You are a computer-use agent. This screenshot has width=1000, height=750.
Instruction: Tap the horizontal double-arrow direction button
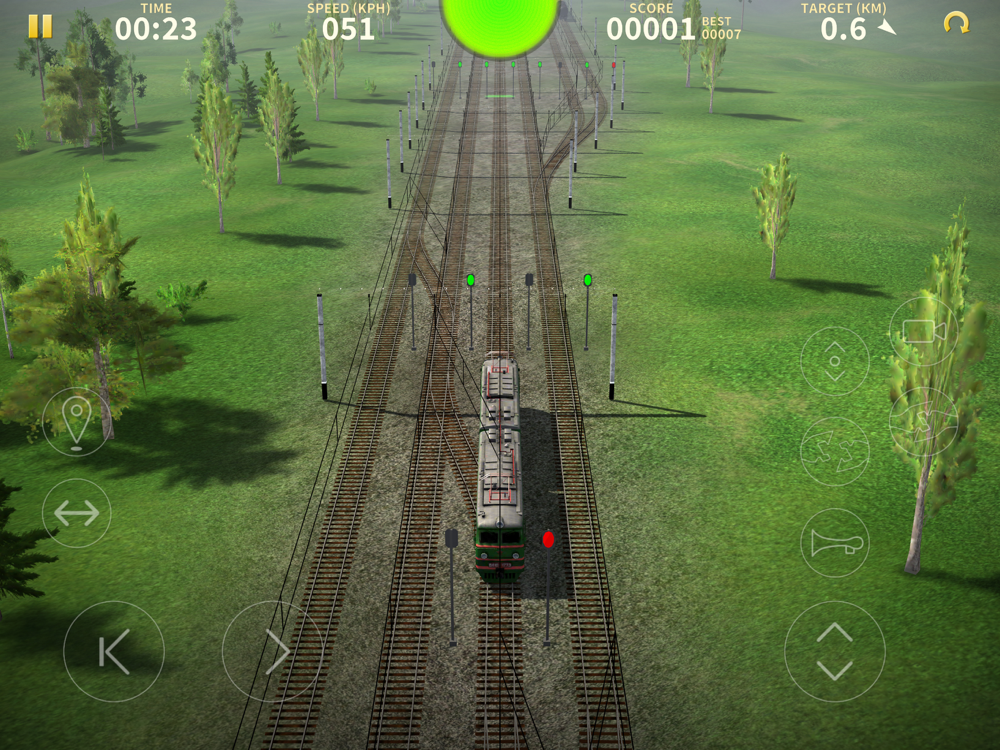[x=77, y=513]
